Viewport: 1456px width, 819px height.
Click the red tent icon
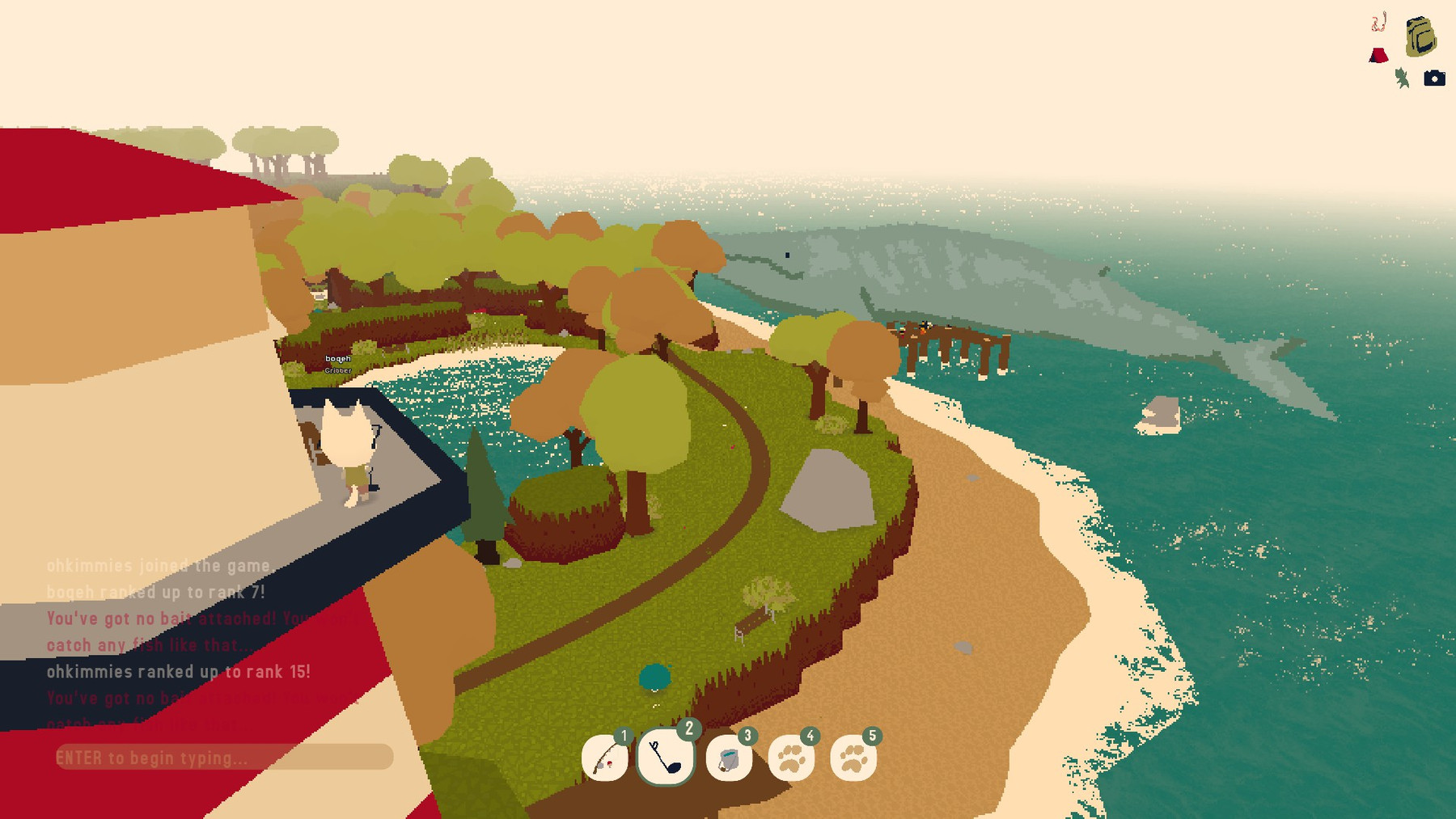click(1378, 55)
